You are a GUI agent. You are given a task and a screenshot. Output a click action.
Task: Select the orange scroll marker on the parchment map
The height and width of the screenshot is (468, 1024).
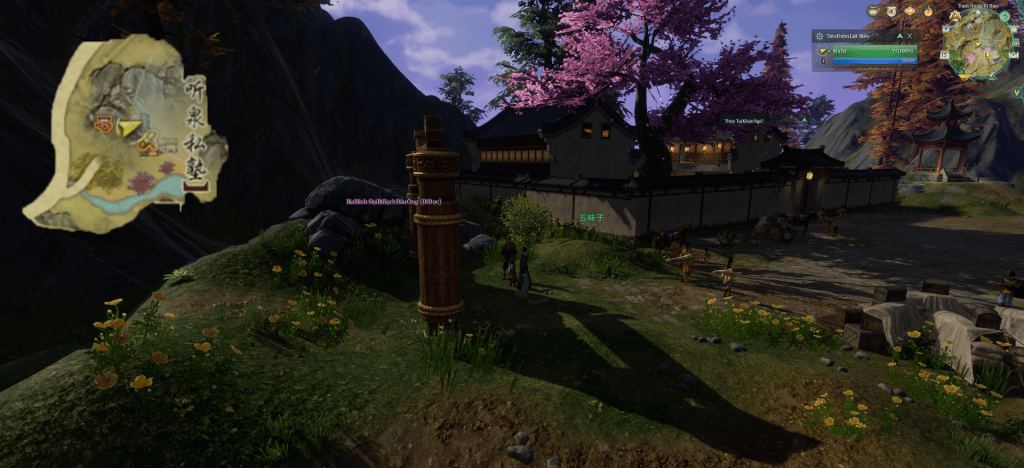[103, 125]
